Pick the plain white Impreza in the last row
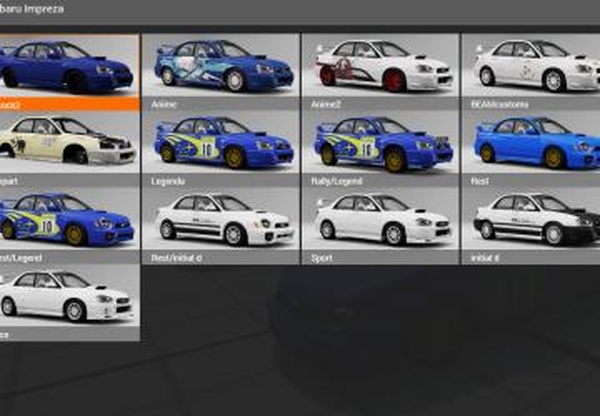Viewport: 600px width, 416px height. (69, 297)
